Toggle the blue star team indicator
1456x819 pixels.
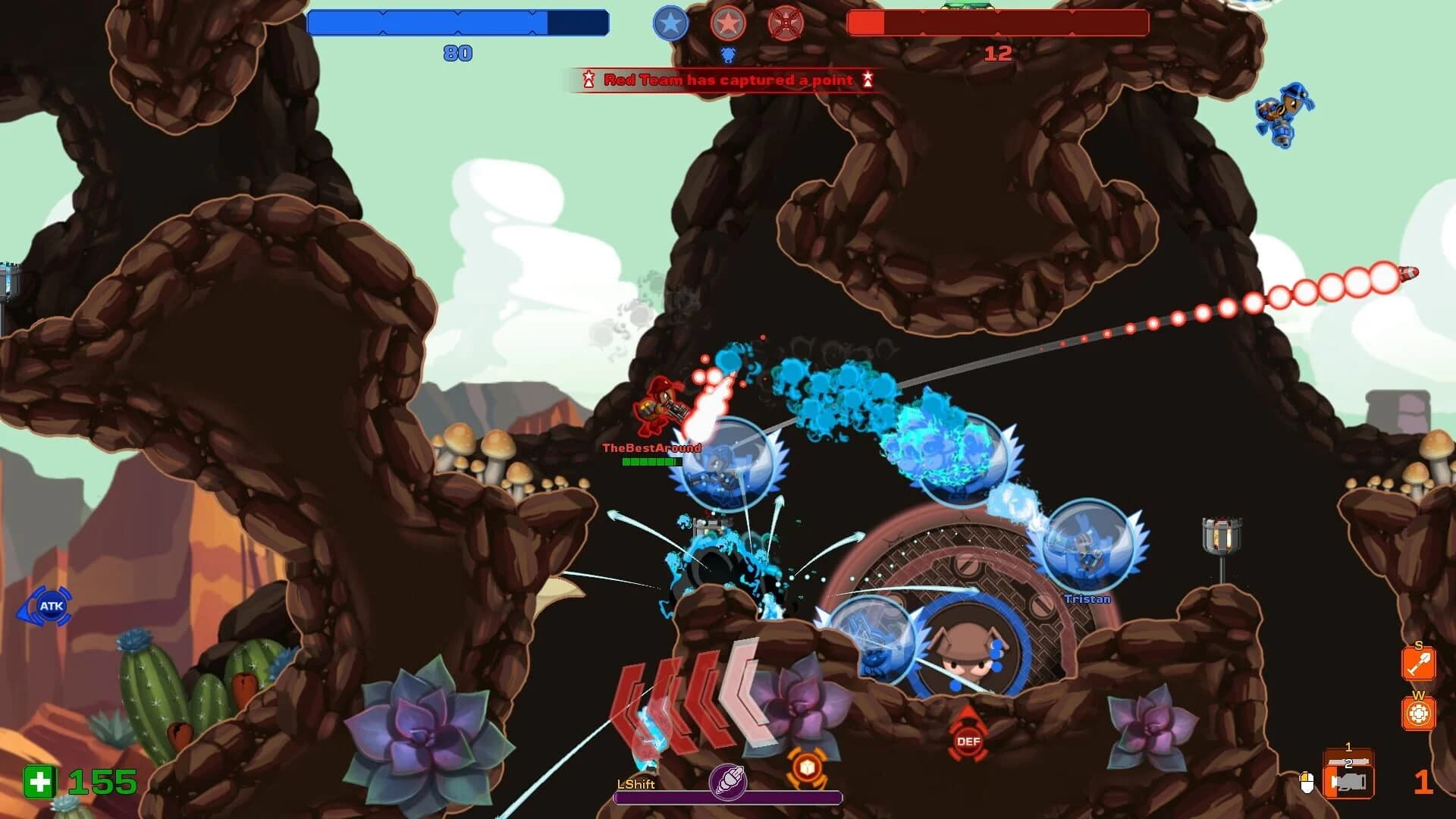pyautogui.click(x=670, y=24)
